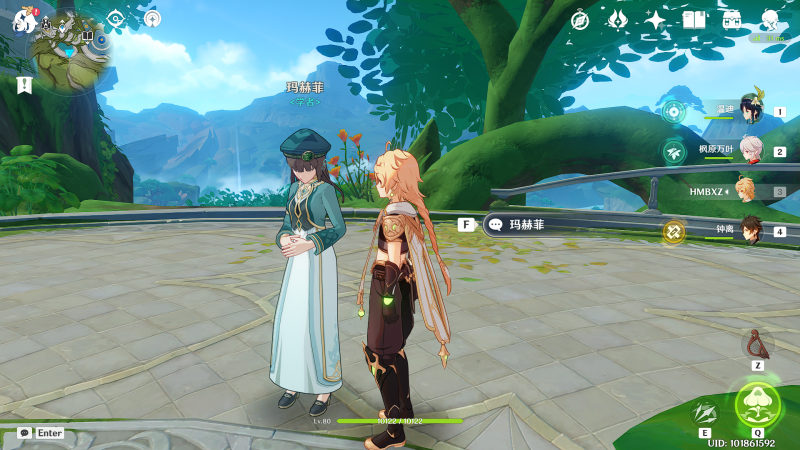Image resolution: width=800 pixels, height=450 pixels.
Task: Use the Elemental Skill icon
Action: click(x=706, y=412)
